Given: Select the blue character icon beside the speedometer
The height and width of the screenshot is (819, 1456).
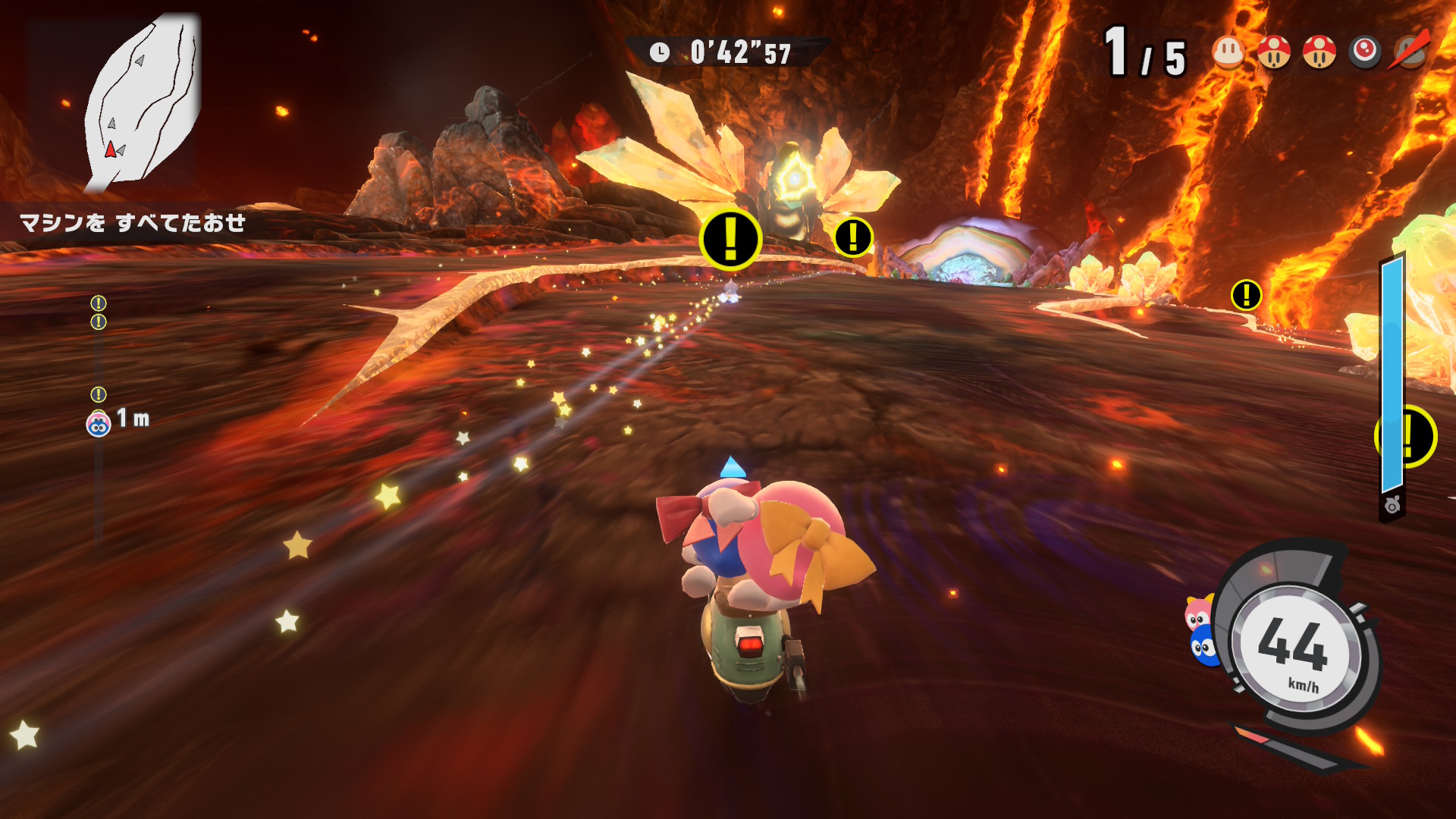Looking at the screenshot, I should tap(1203, 648).
